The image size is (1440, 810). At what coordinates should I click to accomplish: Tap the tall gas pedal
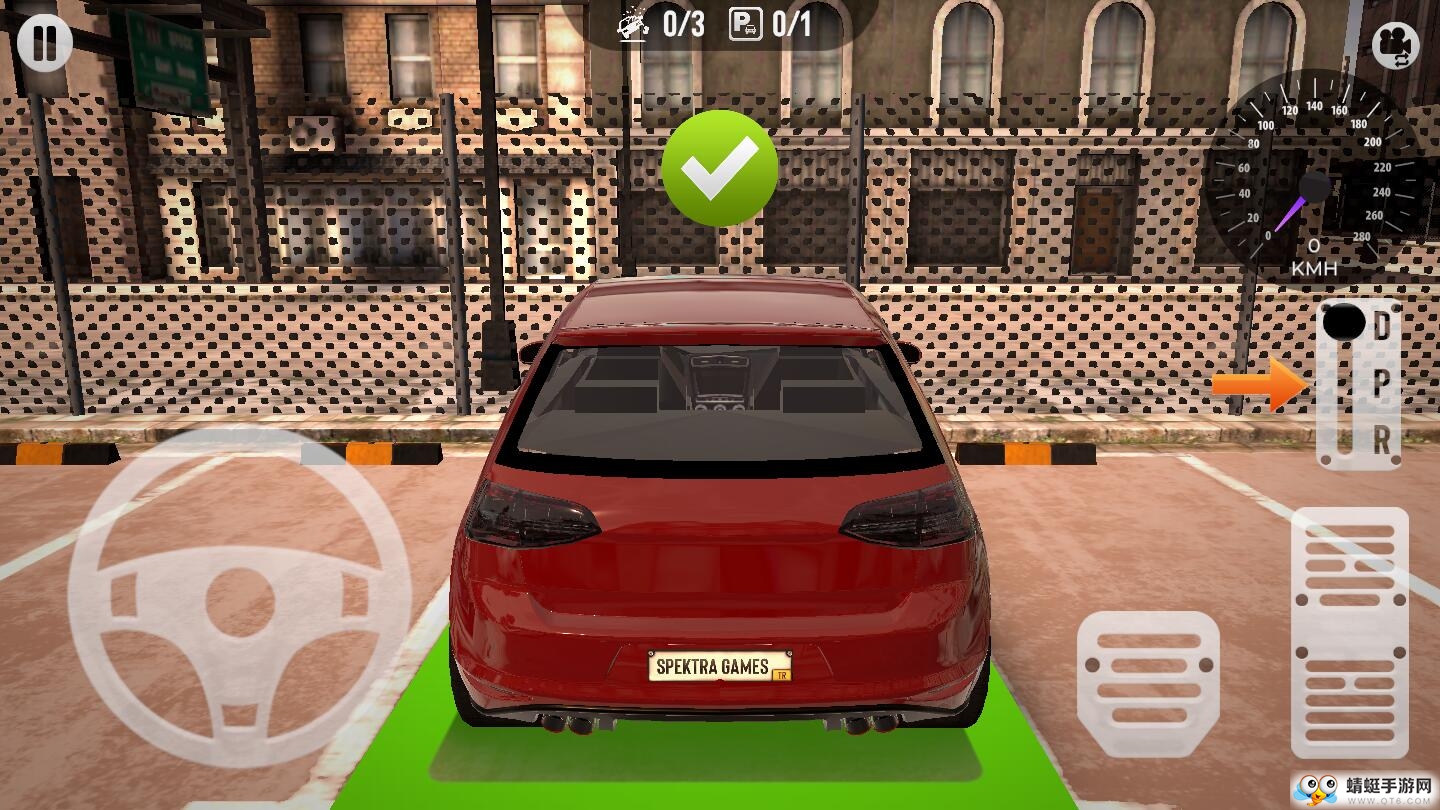pos(1349,632)
